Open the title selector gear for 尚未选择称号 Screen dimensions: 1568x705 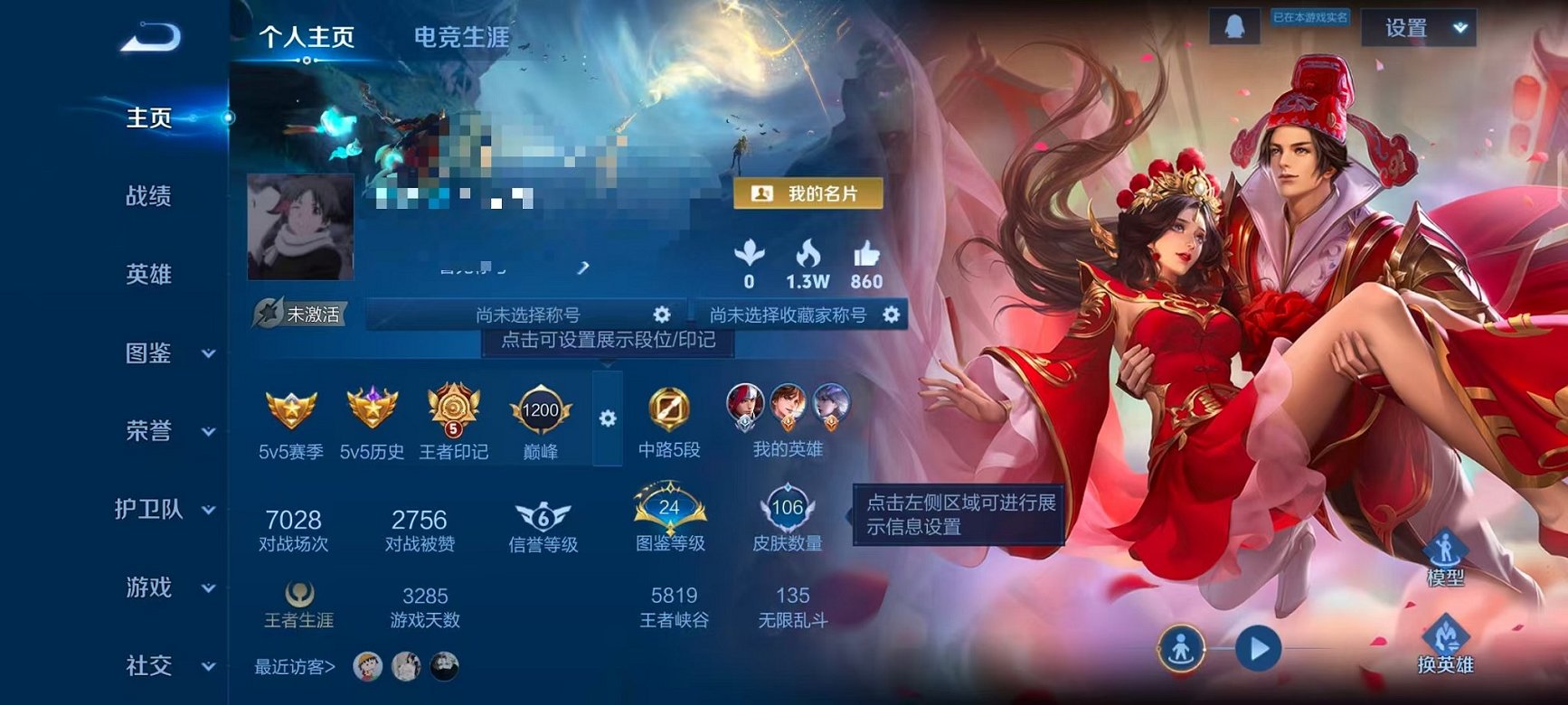click(663, 315)
